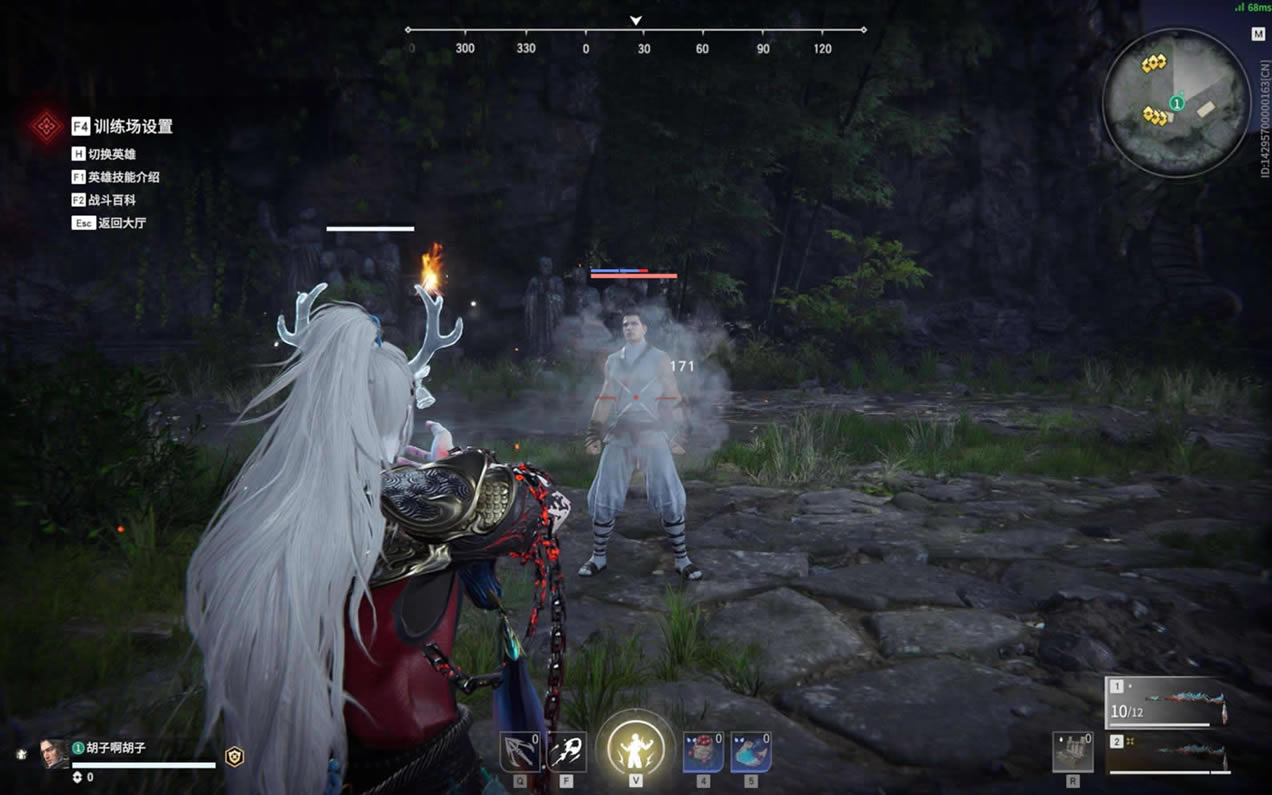
Task: Open 英雄技能介绍 hero skill introduction
Action: click(x=115, y=177)
